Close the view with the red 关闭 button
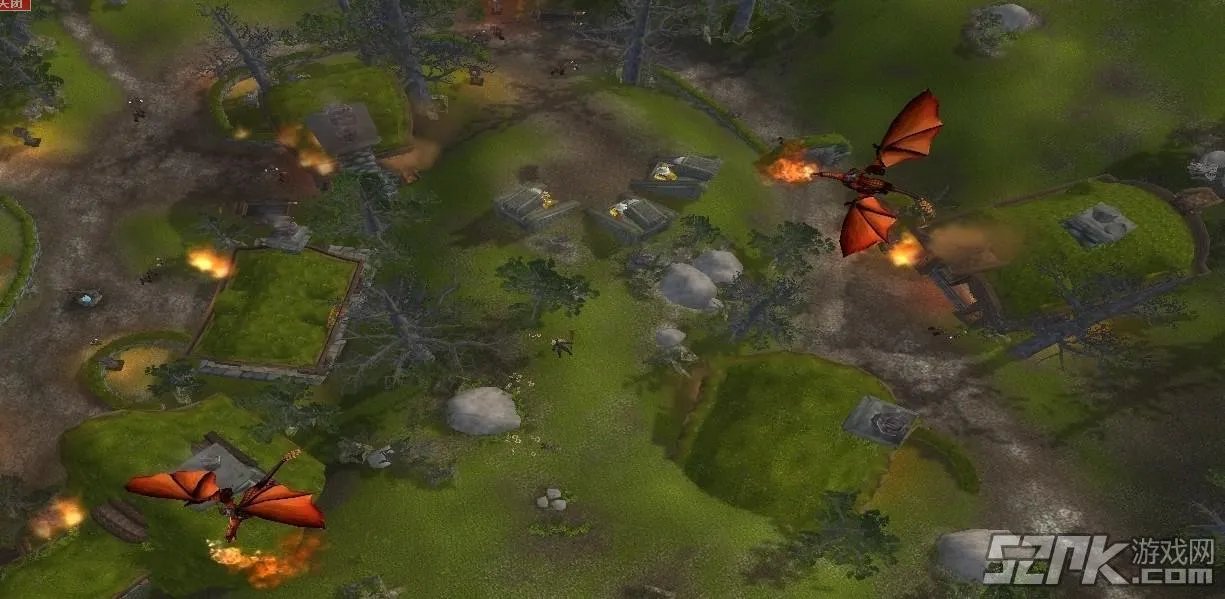The height and width of the screenshot is (599, 1225). pyautogui.click(x=14, y=5)
